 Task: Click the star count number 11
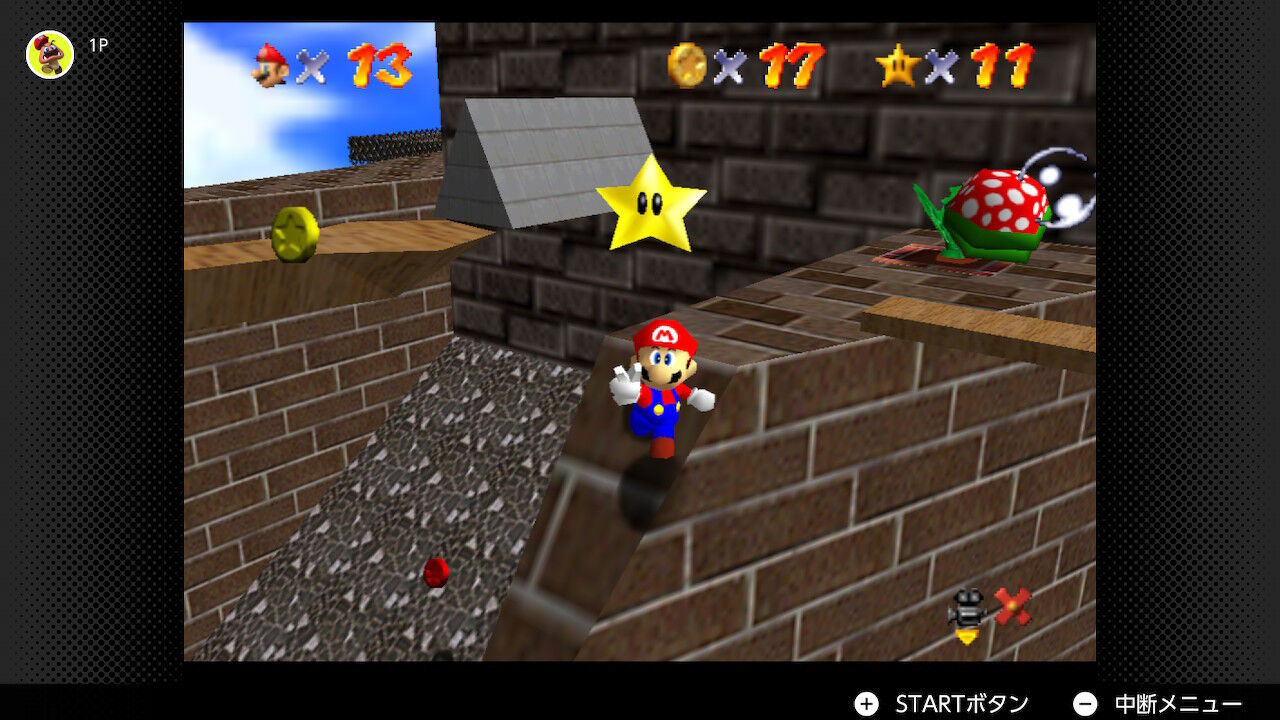tap(1005, 67)
